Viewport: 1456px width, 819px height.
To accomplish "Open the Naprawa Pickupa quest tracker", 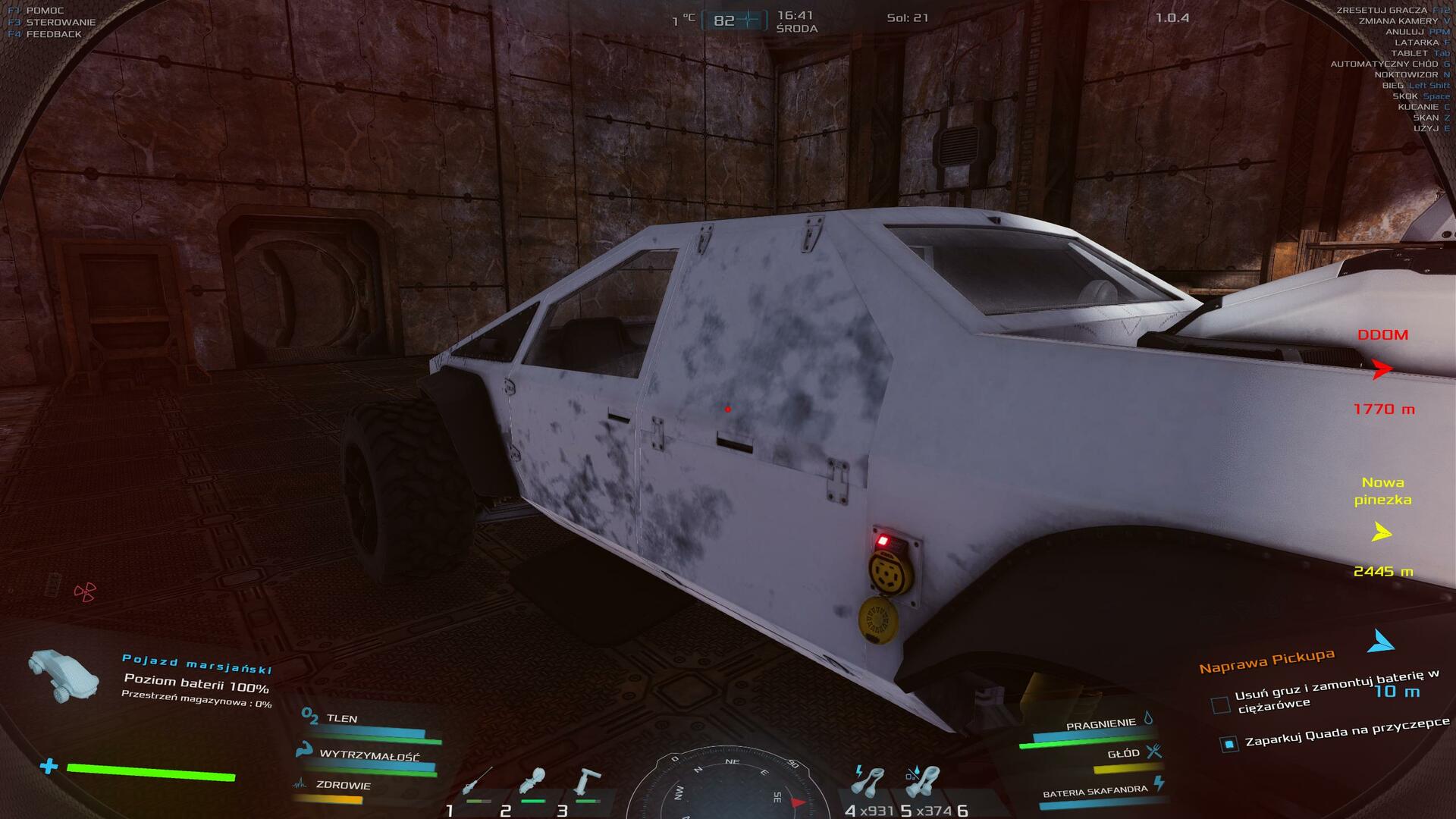I will 1266,661.
